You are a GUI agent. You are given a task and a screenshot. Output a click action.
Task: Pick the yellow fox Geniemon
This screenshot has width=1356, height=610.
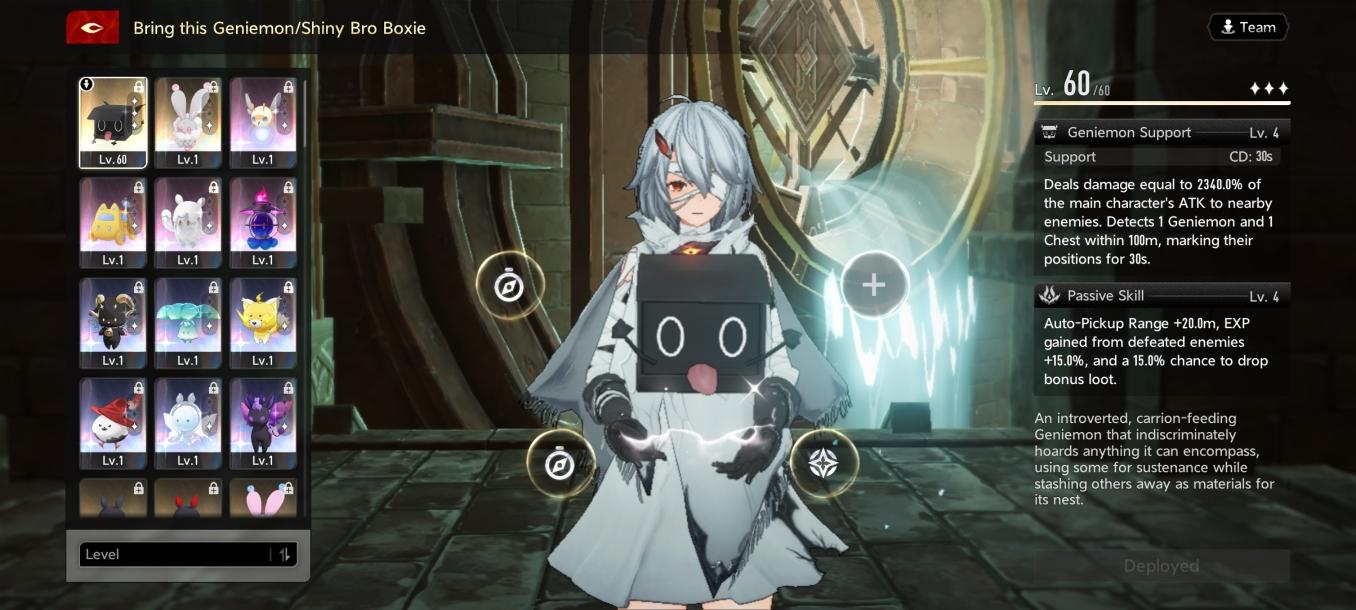(263, 322)
